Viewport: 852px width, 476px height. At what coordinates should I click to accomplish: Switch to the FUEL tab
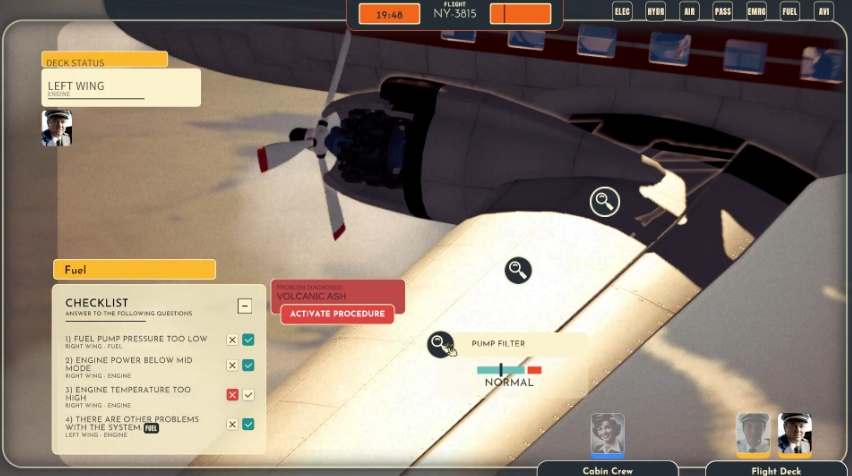[x=790, y=12]
